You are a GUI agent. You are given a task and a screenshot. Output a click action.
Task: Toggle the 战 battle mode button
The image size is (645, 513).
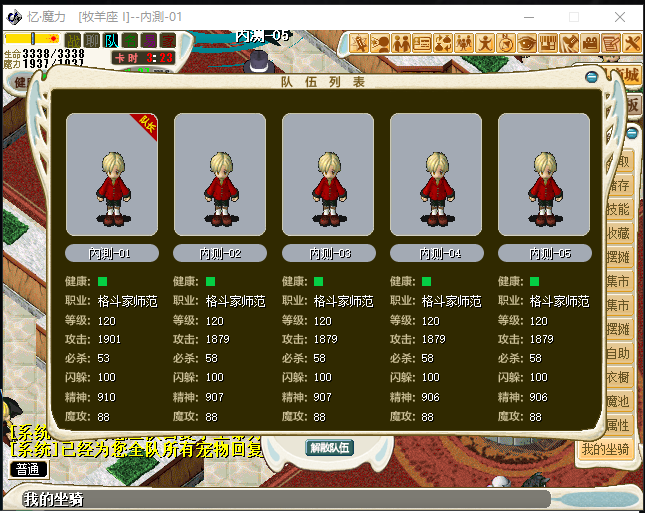[x=74, y=40]
